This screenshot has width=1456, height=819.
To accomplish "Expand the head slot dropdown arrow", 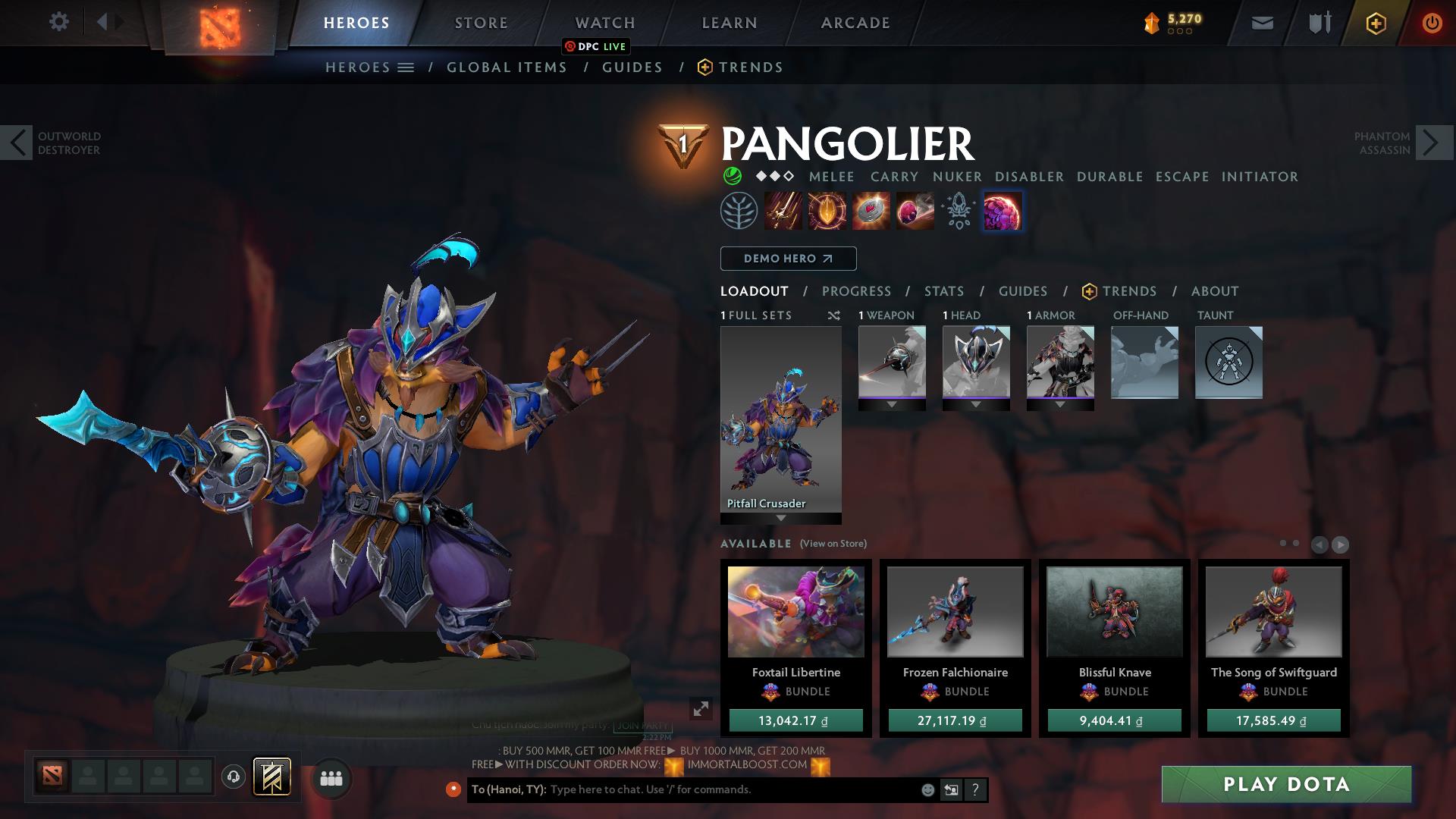I will click(x=977, y=404).
